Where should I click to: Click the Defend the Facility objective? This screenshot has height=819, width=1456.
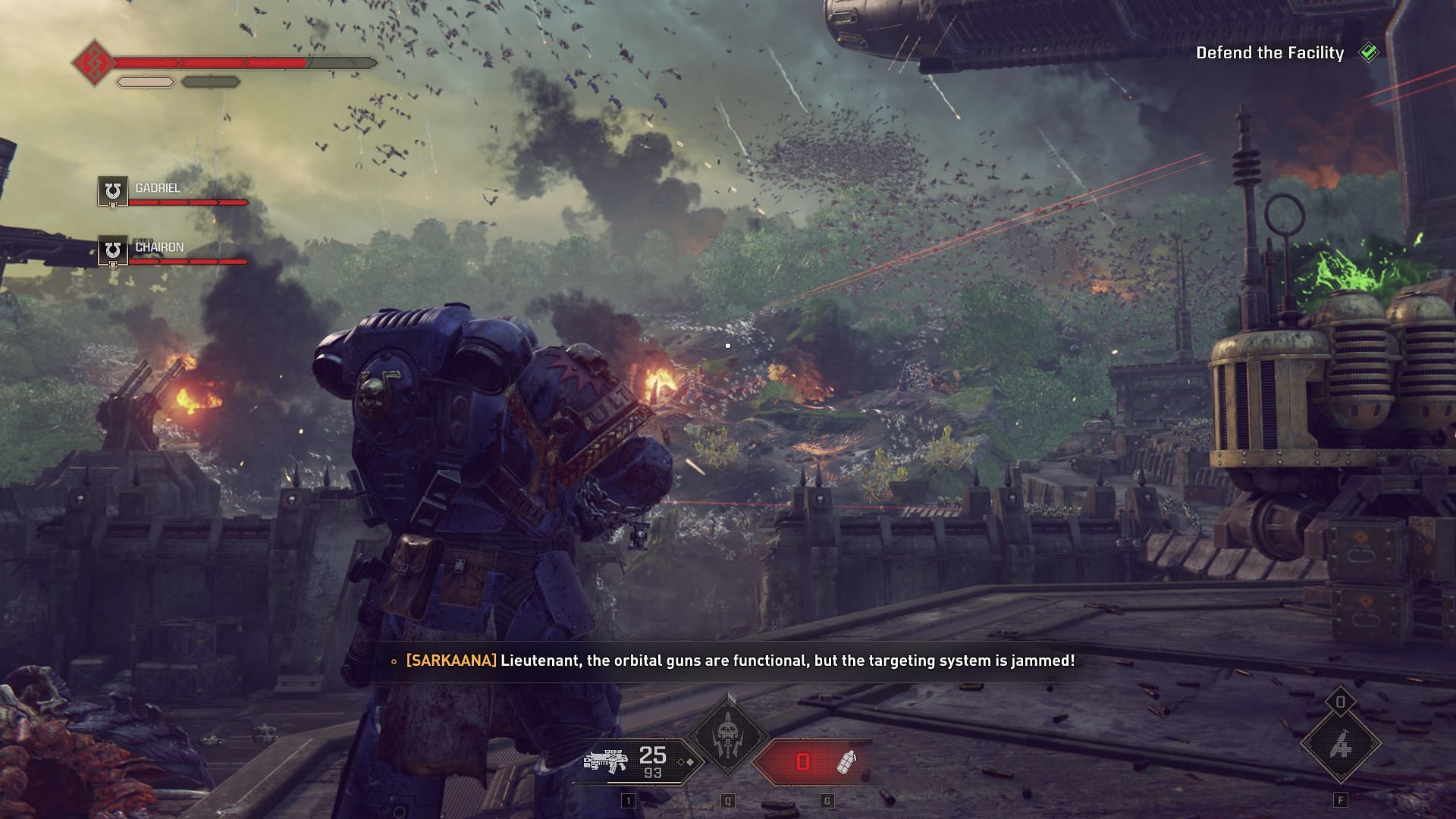coord(1269,53)
